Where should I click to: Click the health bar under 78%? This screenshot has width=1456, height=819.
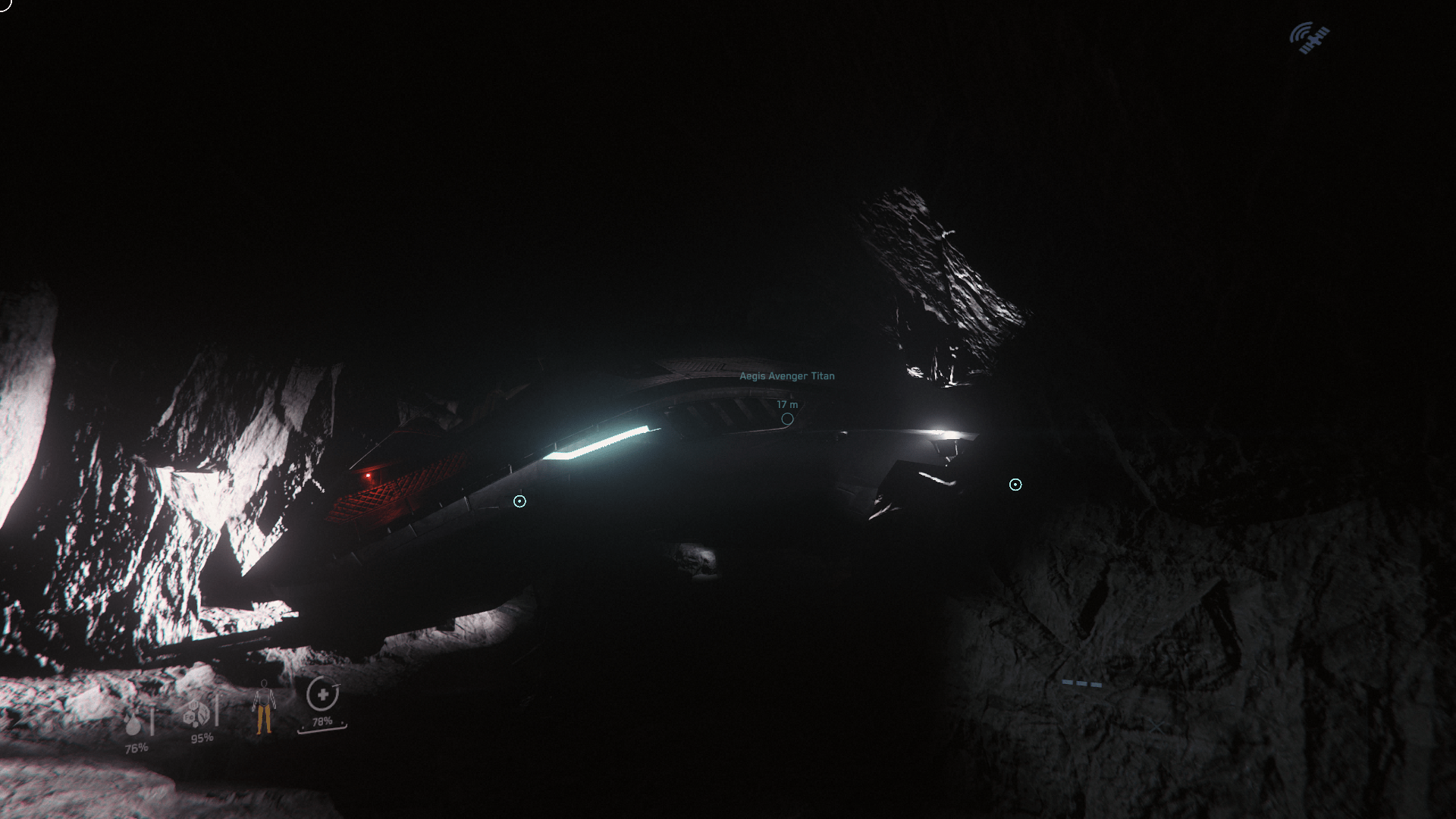click(x=323, y=730)
